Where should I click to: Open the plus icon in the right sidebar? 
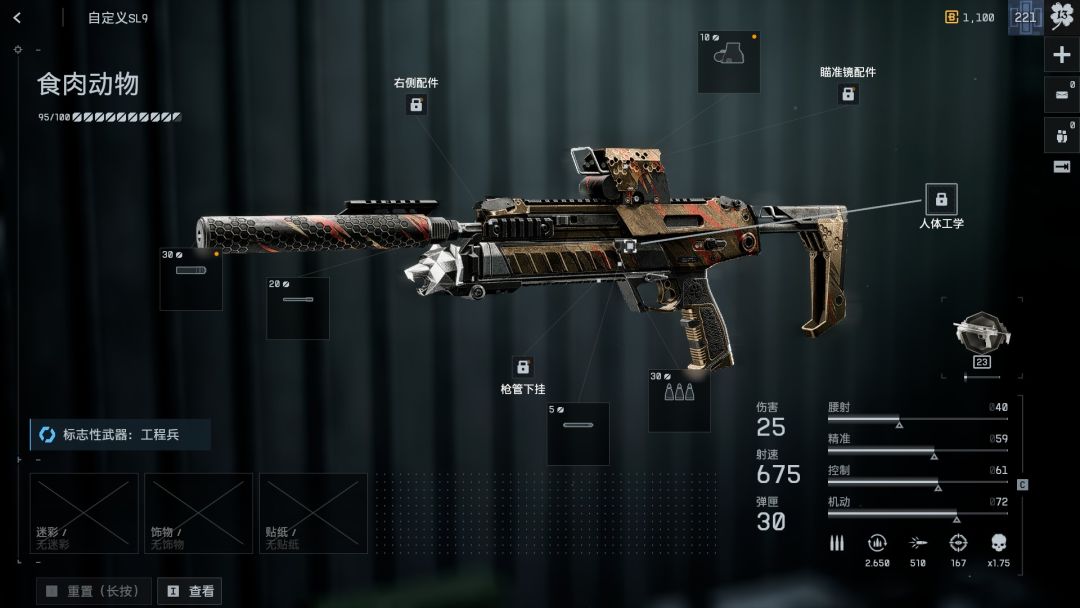(1061, 54)
